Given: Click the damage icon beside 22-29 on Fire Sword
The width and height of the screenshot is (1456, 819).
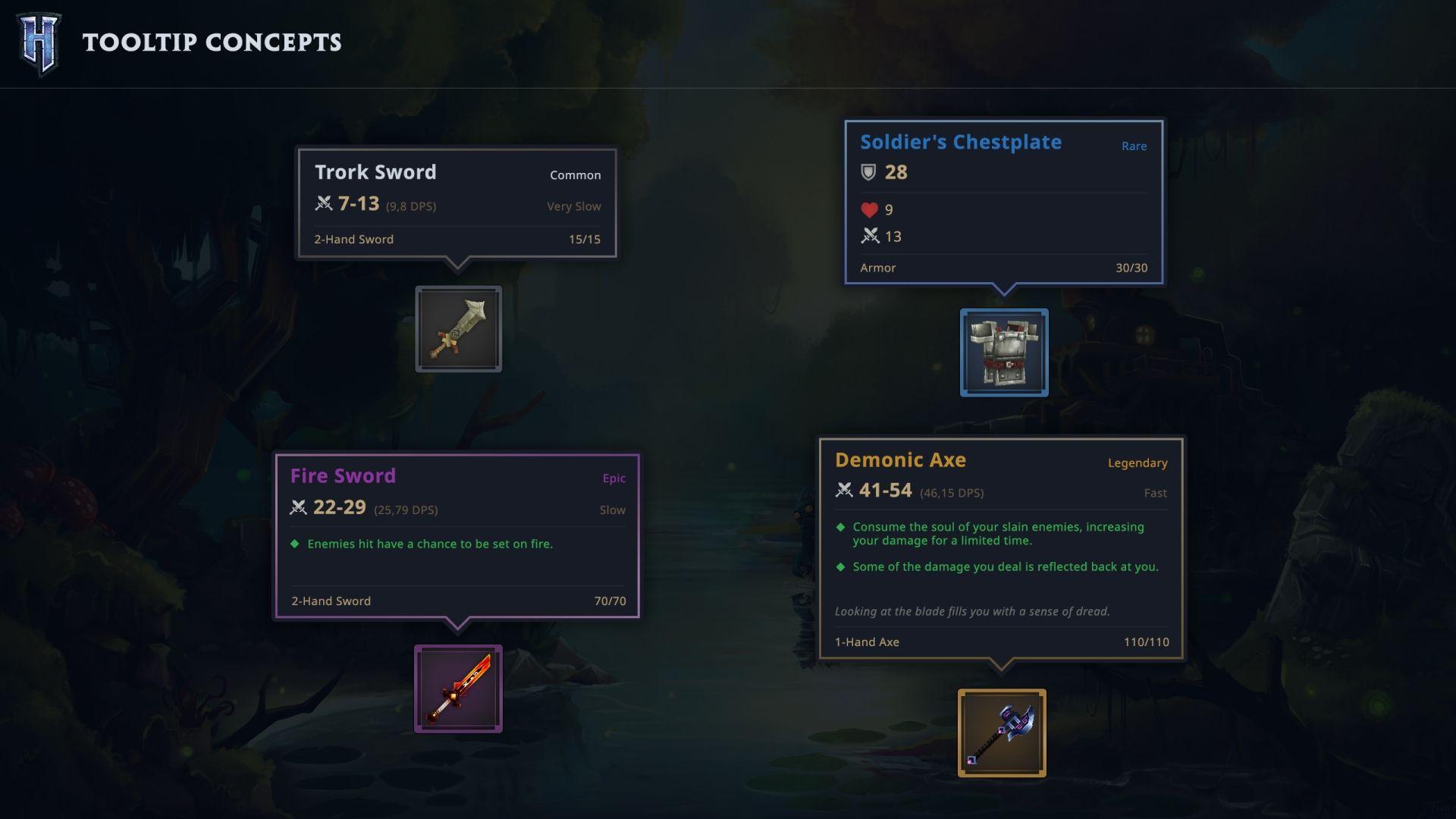Looking at the screenshot, I should click(x=298, y=509).
